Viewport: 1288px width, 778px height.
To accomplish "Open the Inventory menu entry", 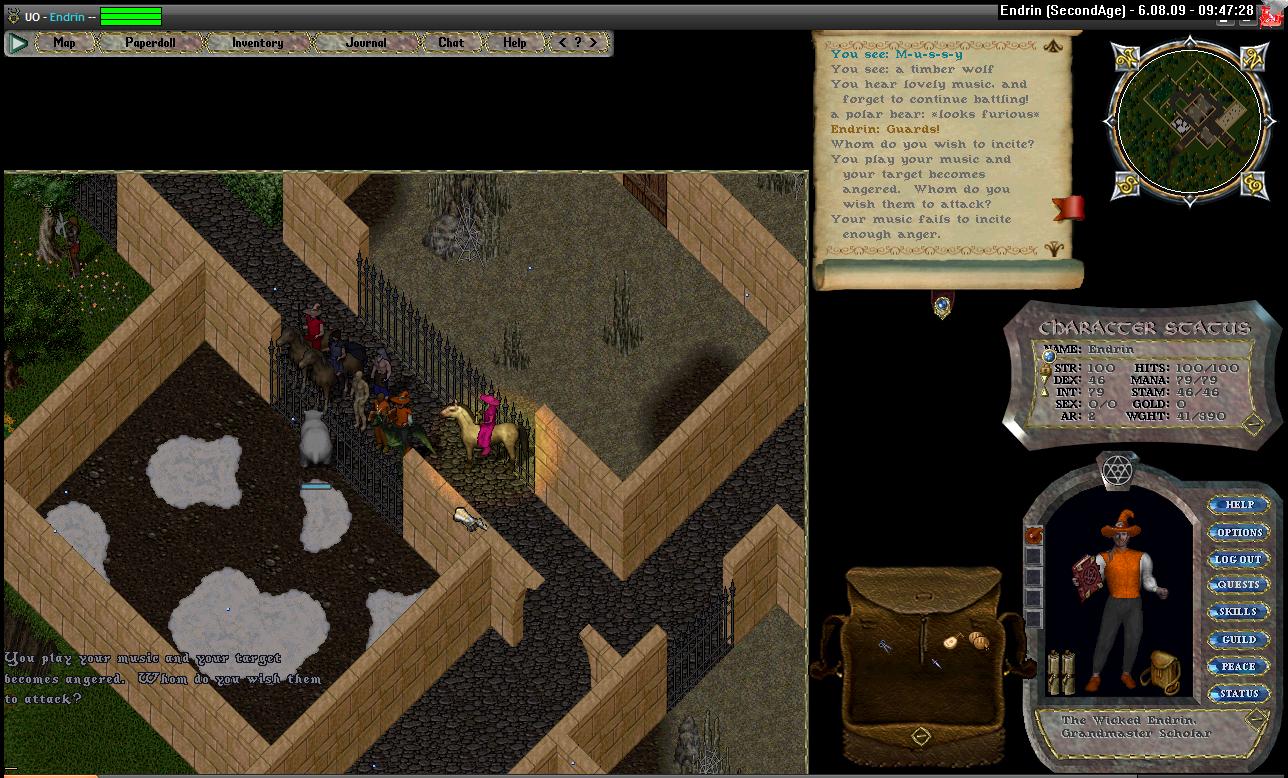I will 257,43.
